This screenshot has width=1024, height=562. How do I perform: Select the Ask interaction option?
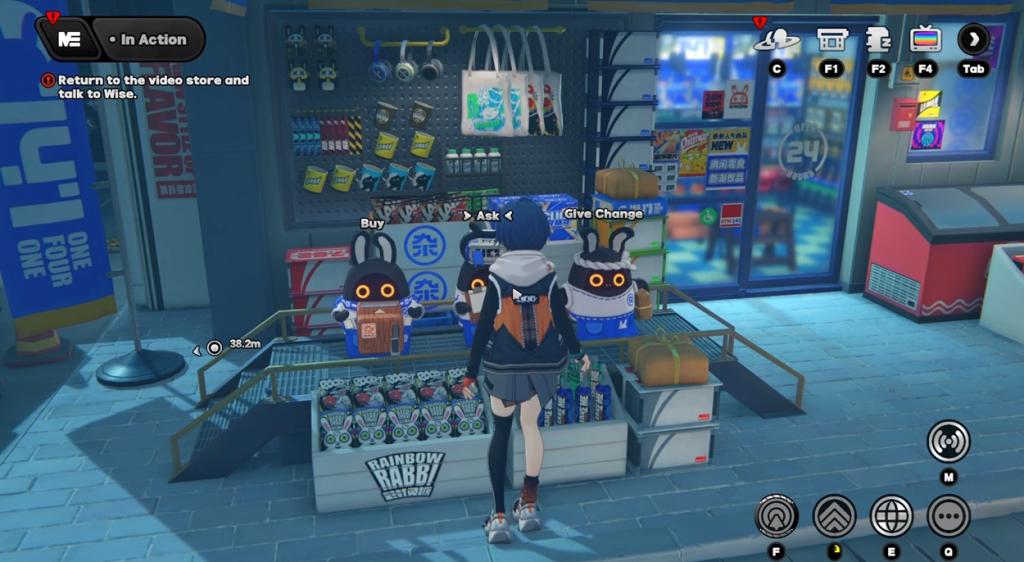coord(487,215)
